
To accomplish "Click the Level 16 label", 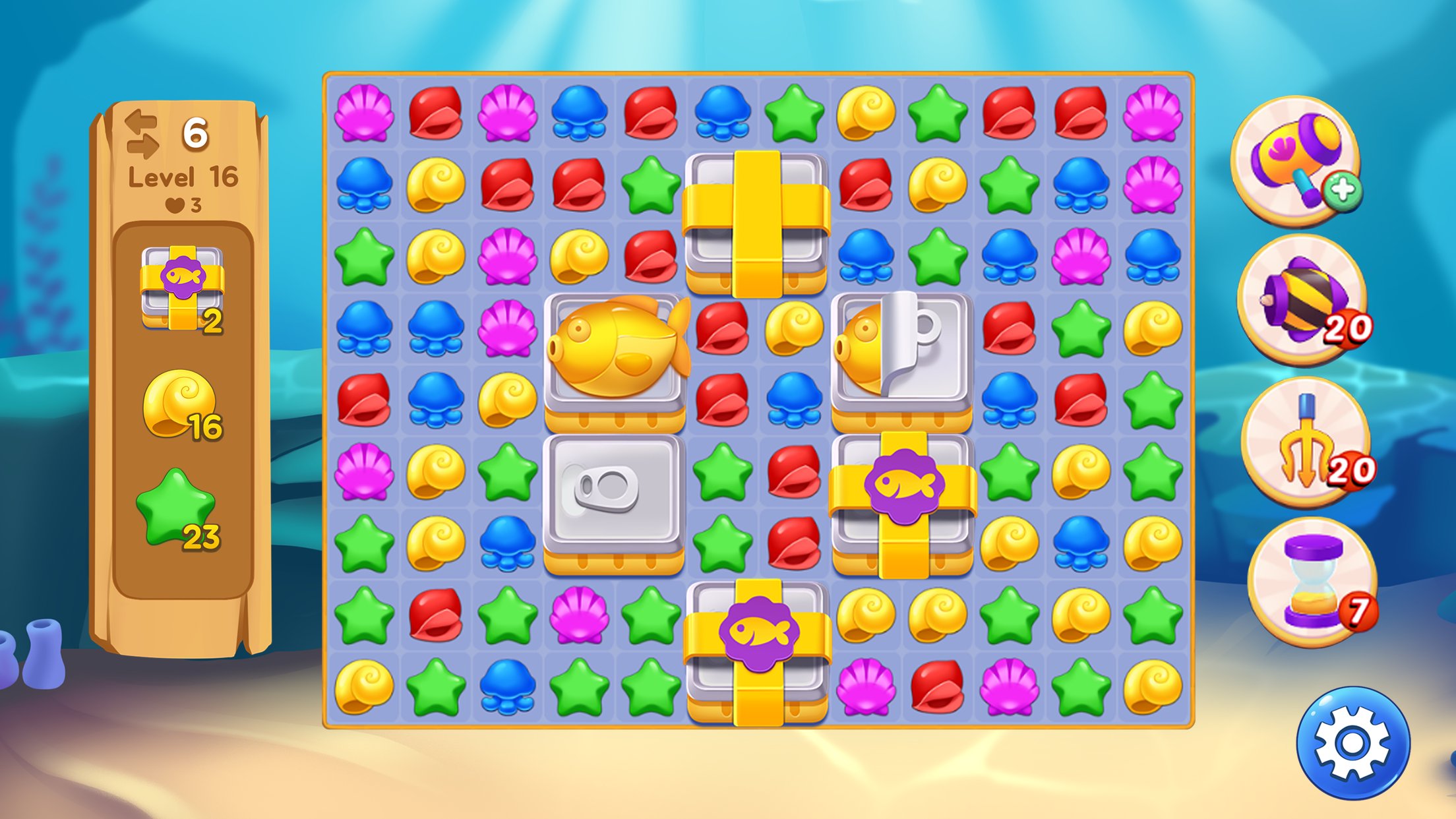I will pos(181,175).
